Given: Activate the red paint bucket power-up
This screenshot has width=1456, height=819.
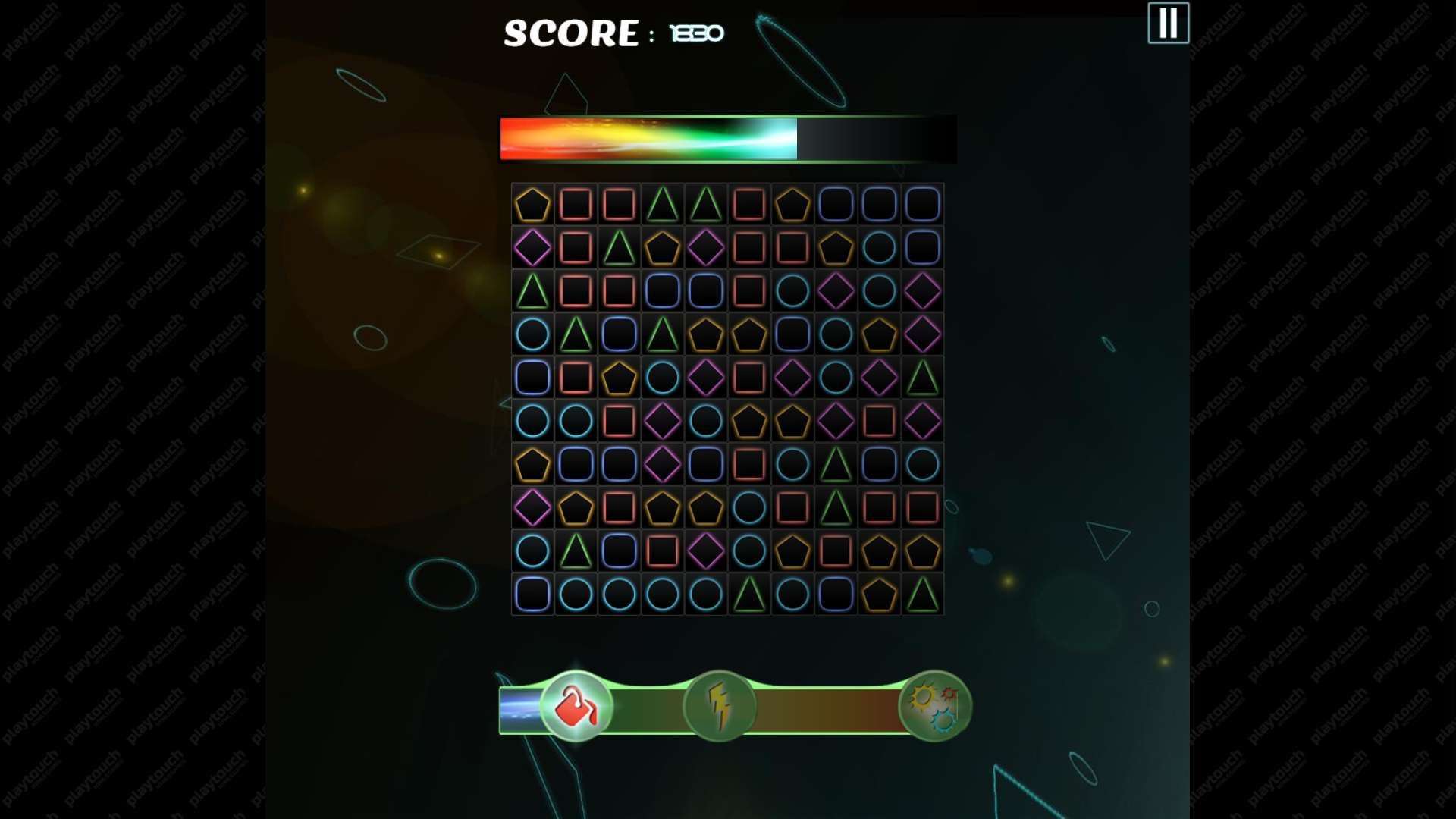Looking at the screenshot, I should (x=576, y=707).
